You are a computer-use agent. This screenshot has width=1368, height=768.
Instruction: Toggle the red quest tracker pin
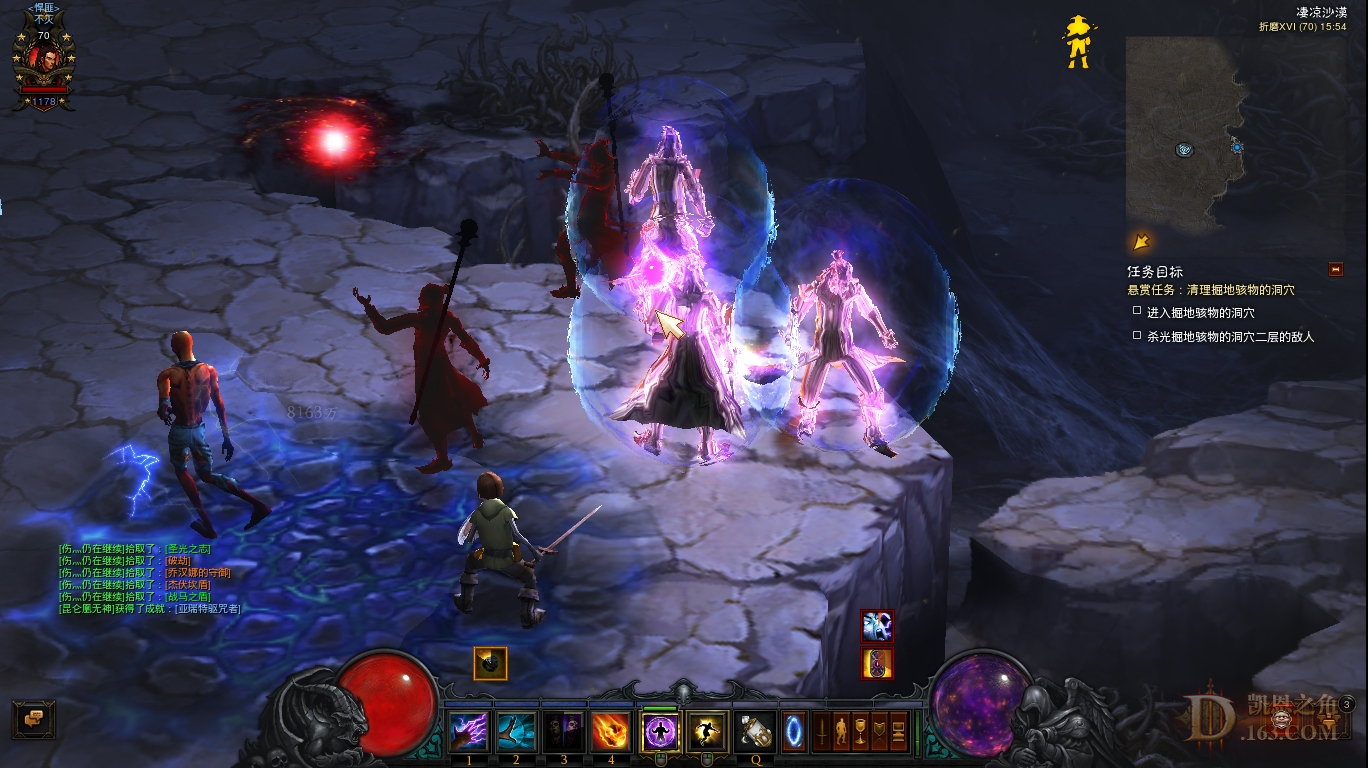tap(1335, 268)
